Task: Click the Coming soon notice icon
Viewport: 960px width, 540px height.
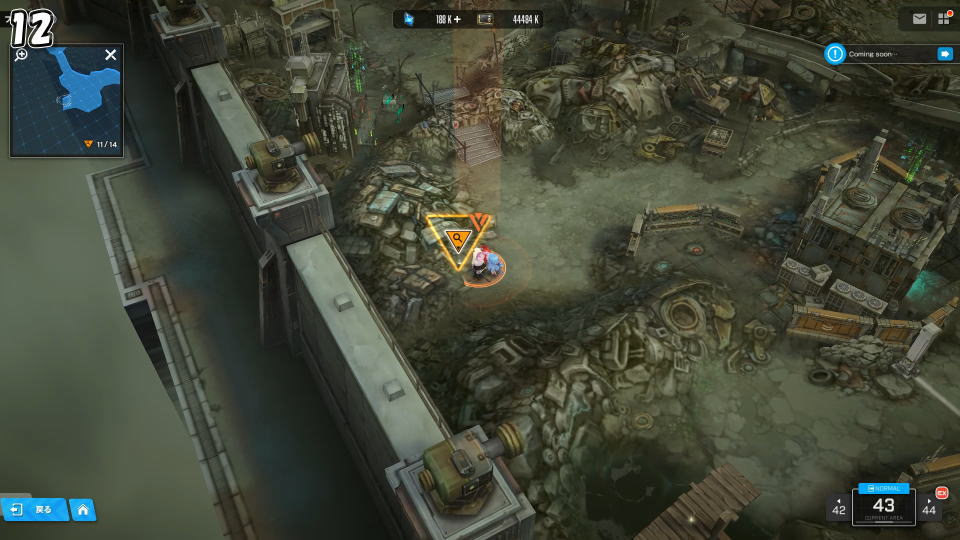Action: pyautogui.click(x=836, y=54)
